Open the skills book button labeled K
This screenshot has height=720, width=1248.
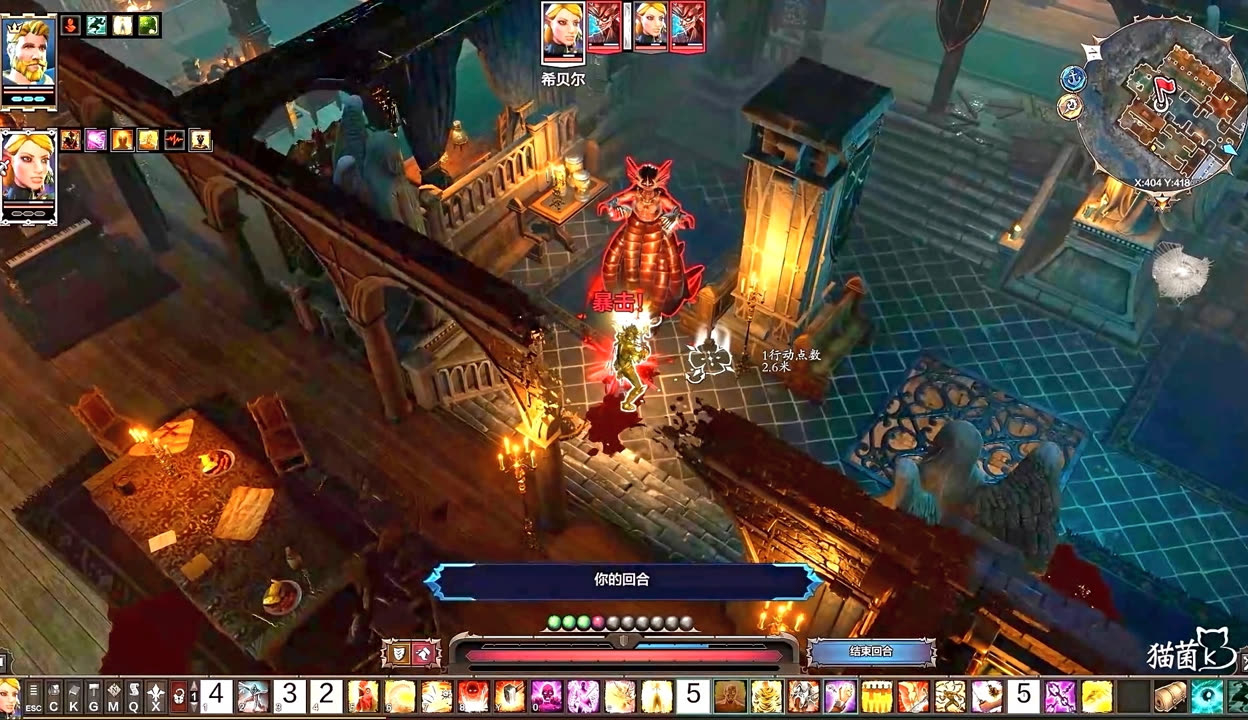pos(73,696)
